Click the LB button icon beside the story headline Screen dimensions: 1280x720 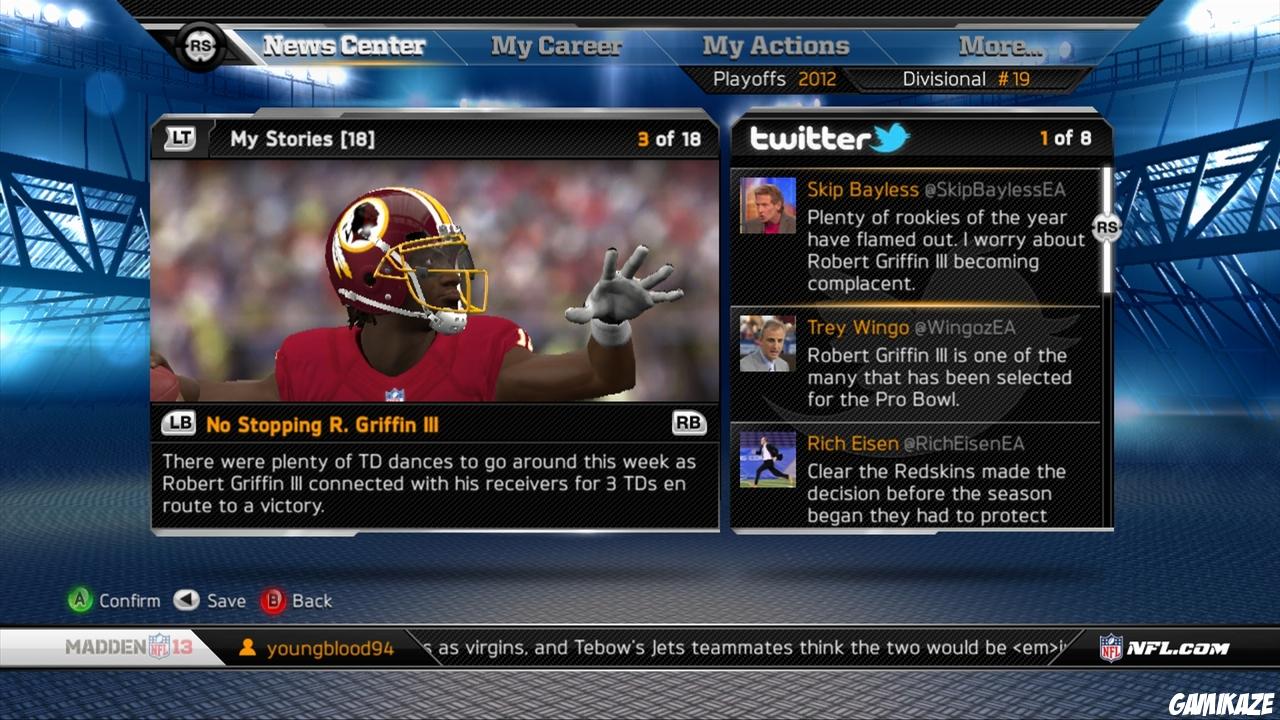click(177, 424)
